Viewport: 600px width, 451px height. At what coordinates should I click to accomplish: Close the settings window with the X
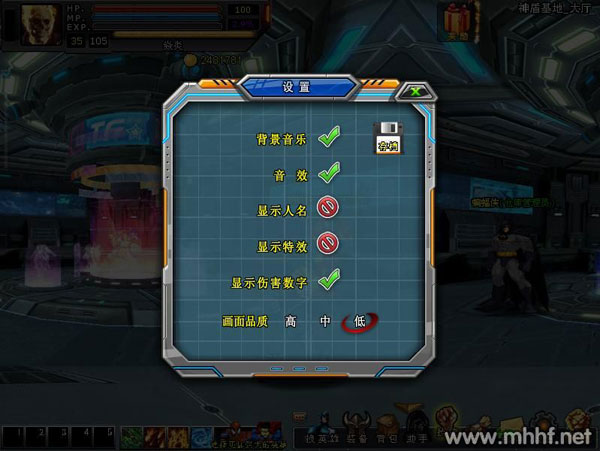413,91
